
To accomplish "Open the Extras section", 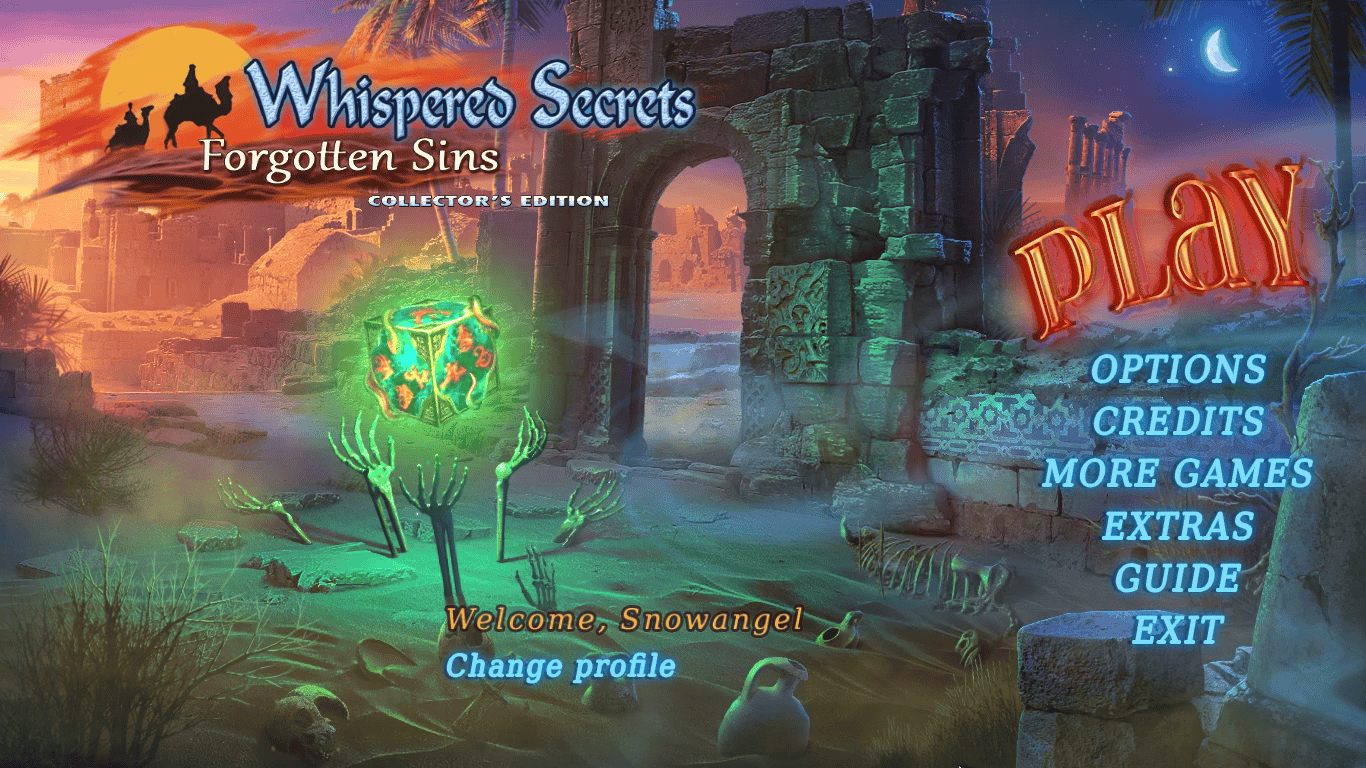I will [1177, 525].
